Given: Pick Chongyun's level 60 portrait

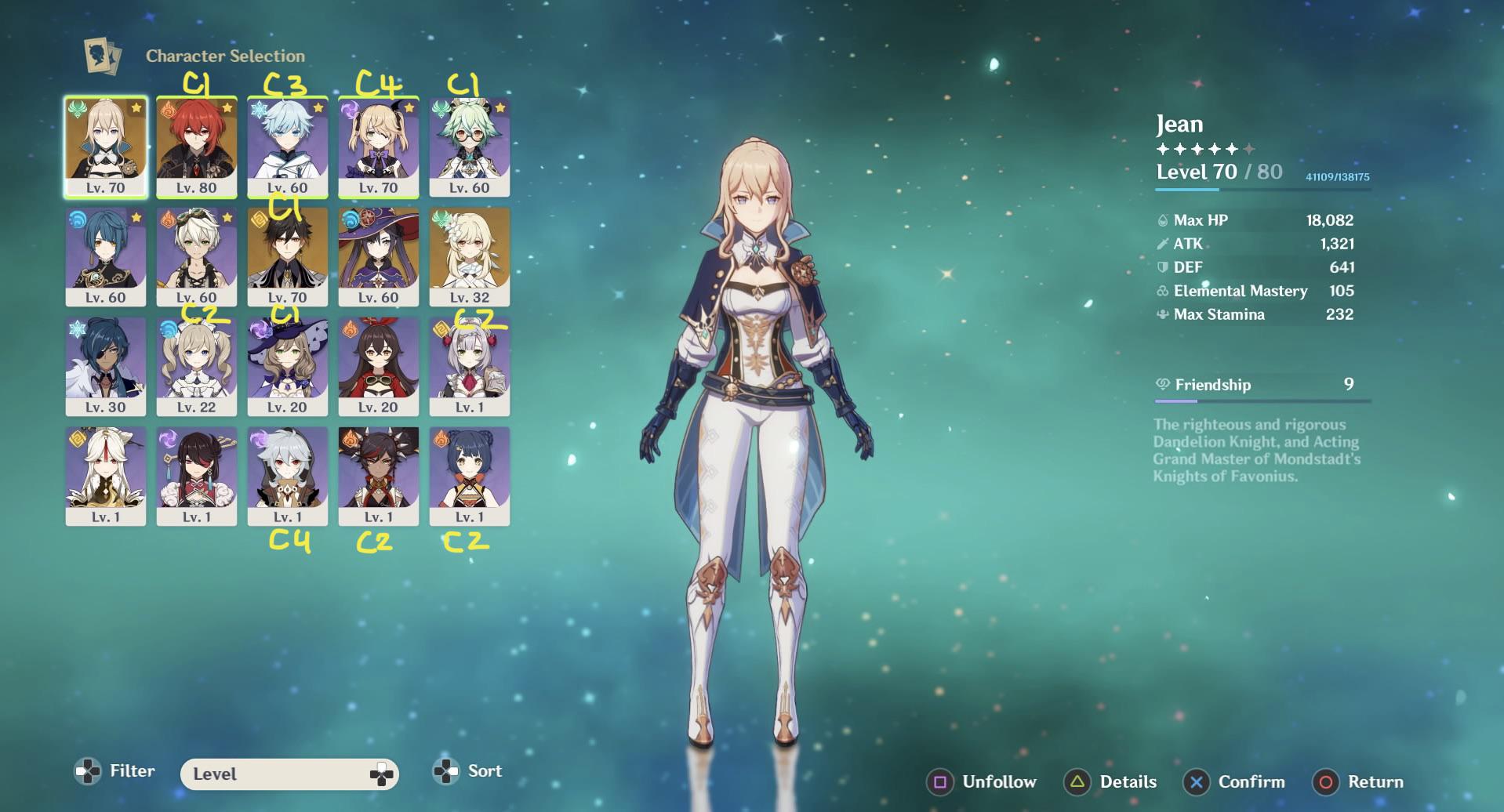Looking at the screenshot, I should pyautogui.click(x=287, y=147).
